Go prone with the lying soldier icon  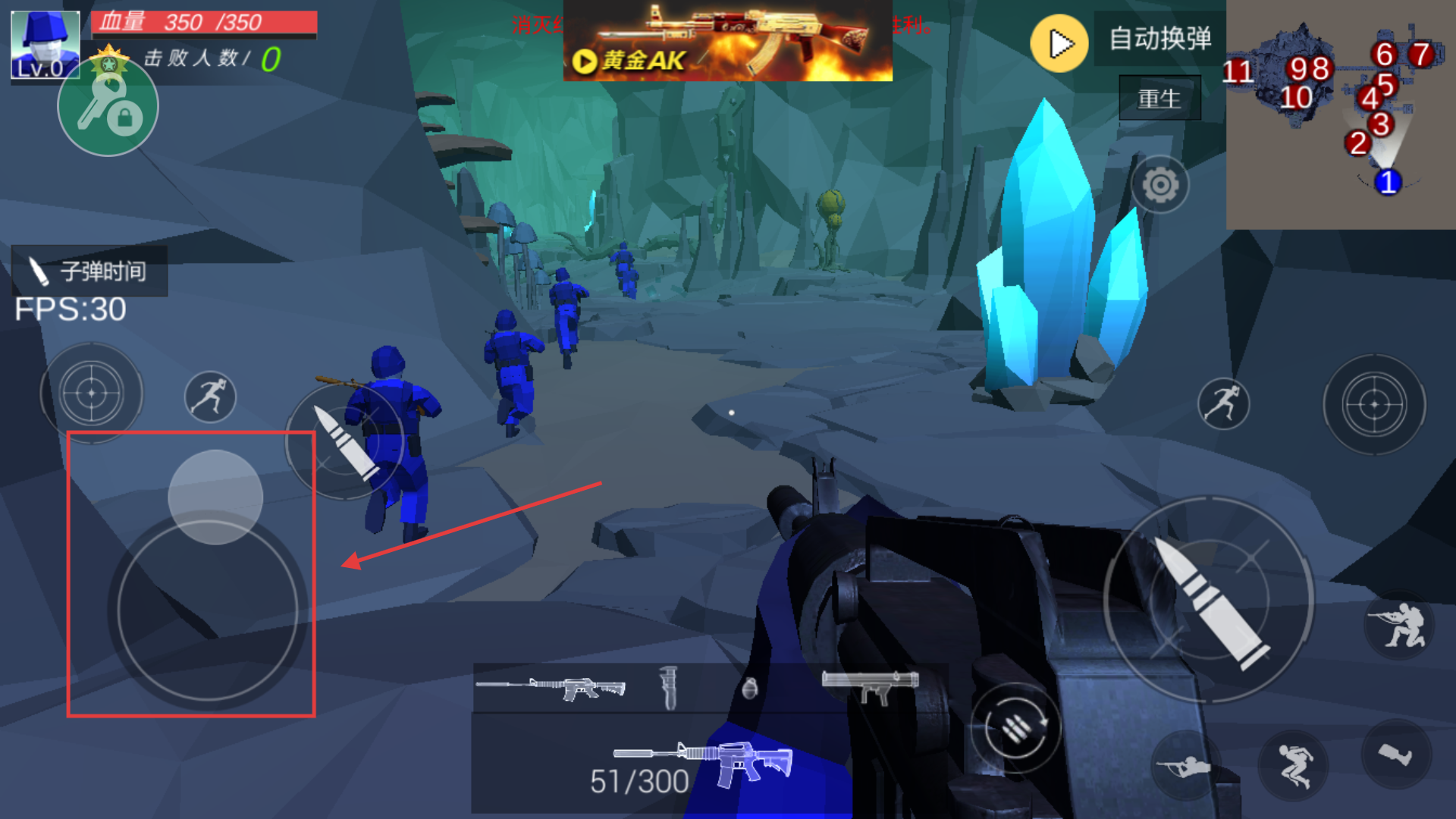1186,766
